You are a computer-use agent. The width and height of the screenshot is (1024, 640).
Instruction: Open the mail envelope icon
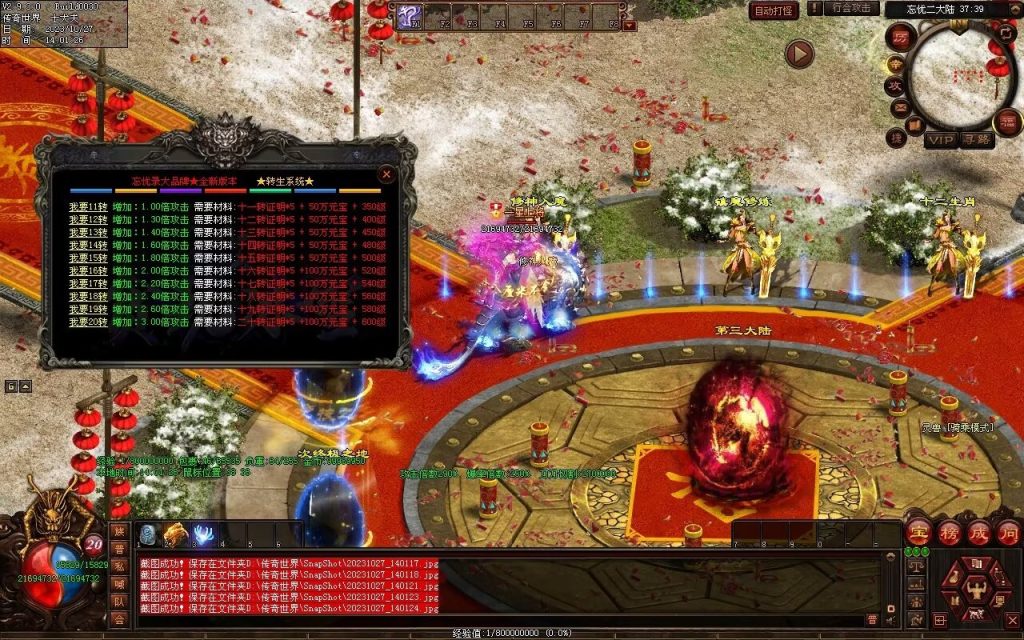(x=898, y=107)
